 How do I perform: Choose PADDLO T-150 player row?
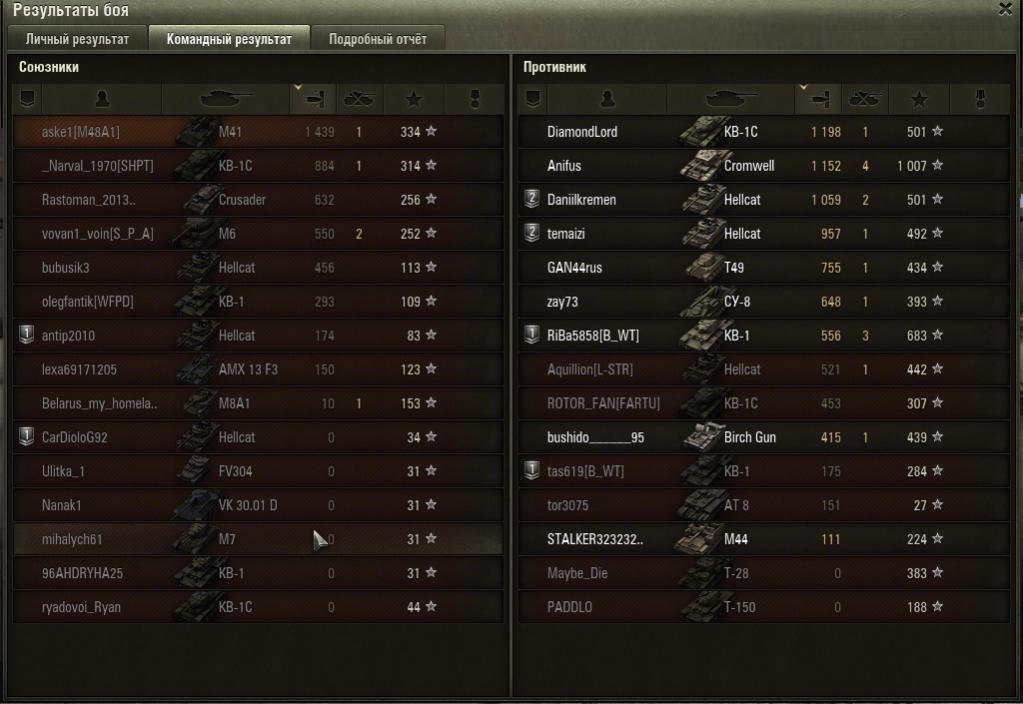762,608
